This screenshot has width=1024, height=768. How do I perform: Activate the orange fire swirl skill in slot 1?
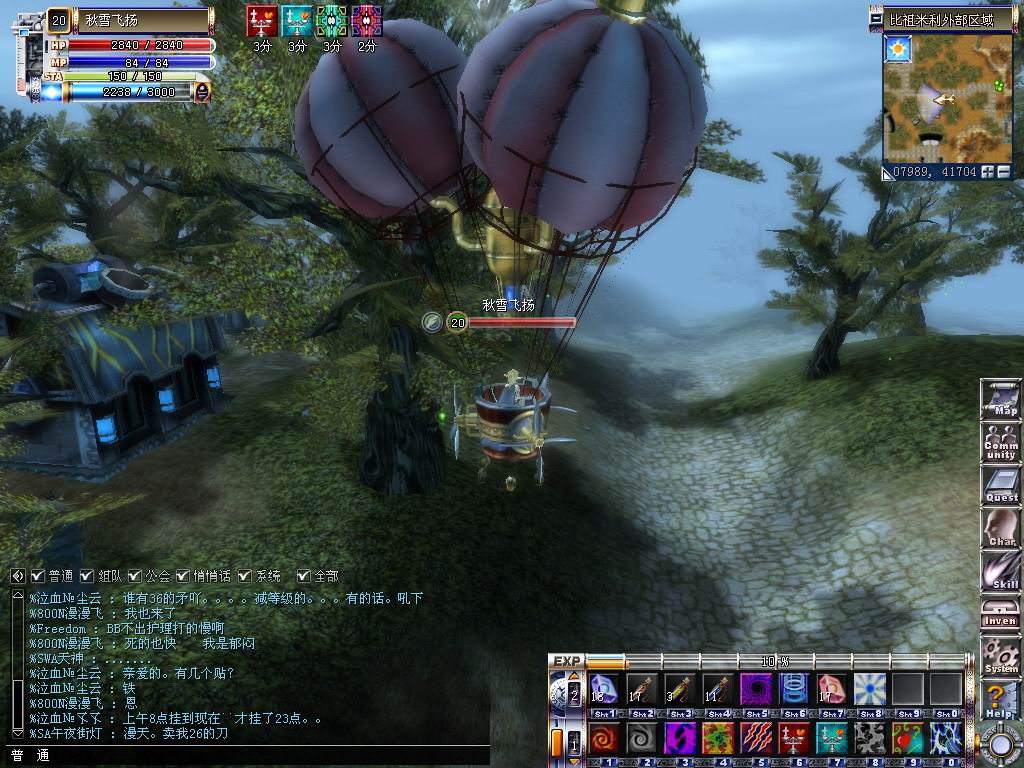click(603, 739)
